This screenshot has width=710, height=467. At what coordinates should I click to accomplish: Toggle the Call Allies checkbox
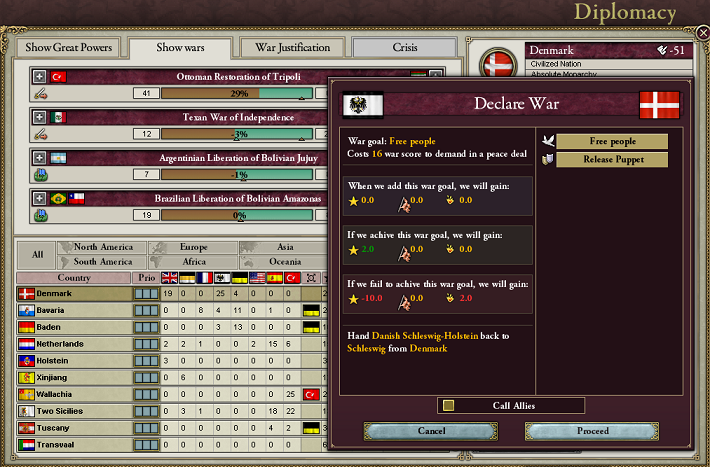click(449, 405)
